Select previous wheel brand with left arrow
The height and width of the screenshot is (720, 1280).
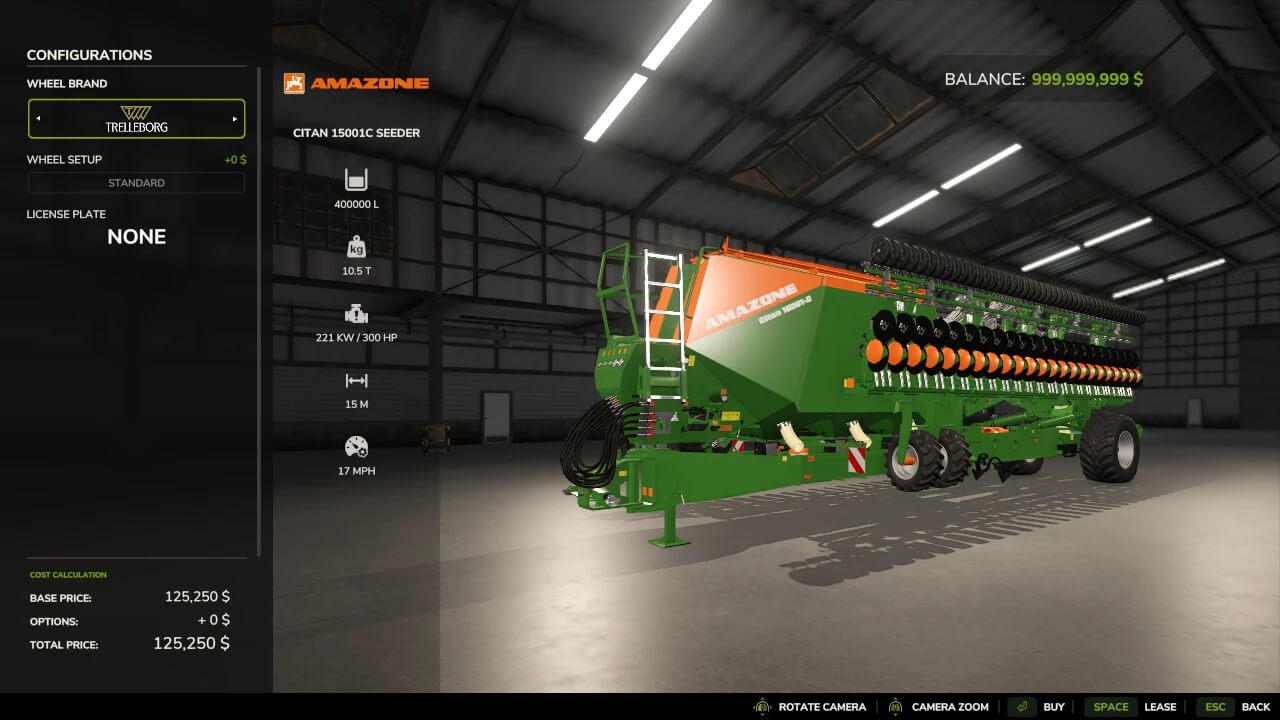[39, 119]
